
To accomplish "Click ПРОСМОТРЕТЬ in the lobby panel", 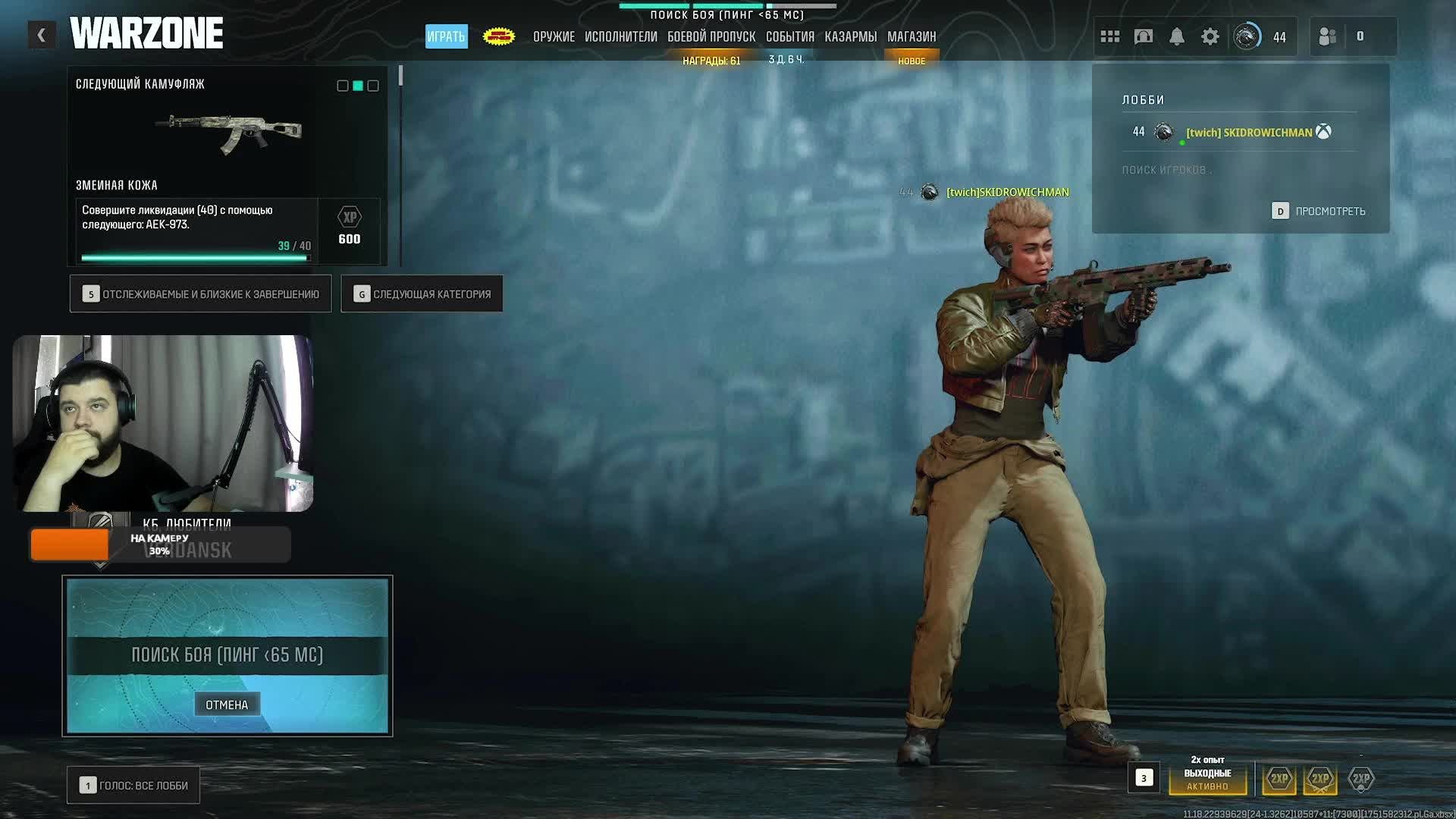I will pyautogui.click(x=1319, y=211).
